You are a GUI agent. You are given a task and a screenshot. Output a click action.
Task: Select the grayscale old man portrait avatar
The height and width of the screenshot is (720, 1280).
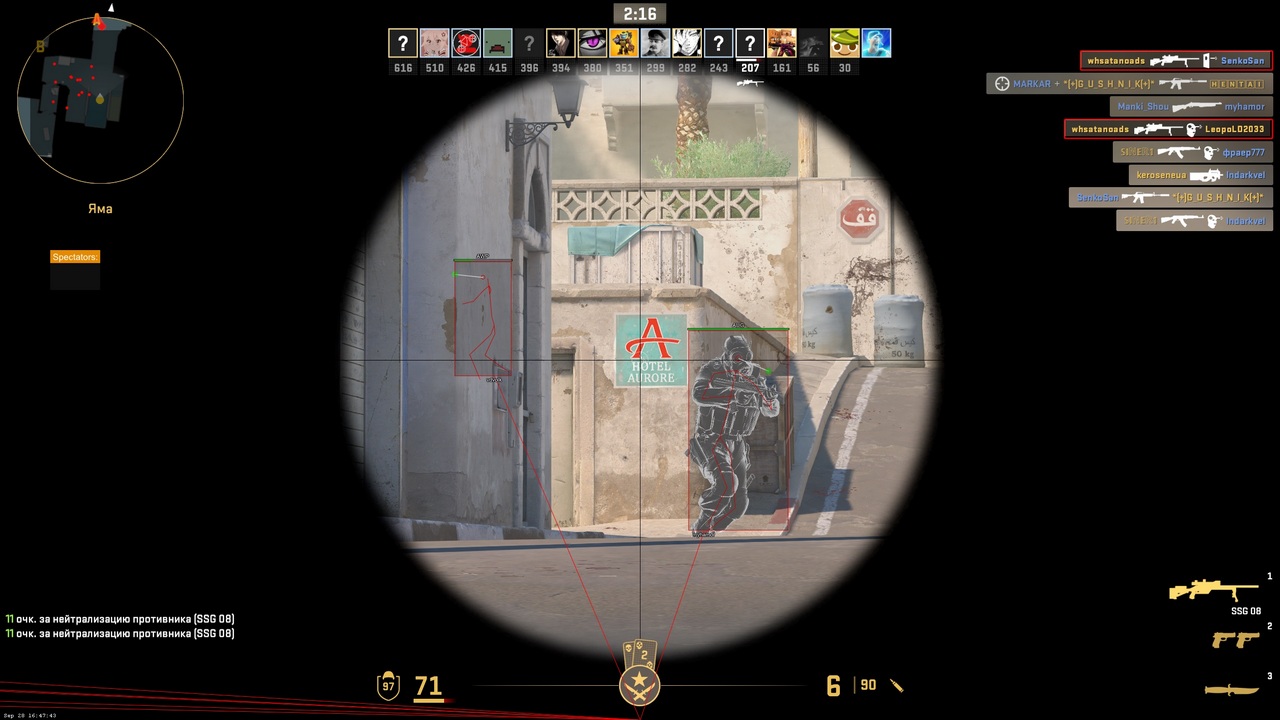coord(655,43)
